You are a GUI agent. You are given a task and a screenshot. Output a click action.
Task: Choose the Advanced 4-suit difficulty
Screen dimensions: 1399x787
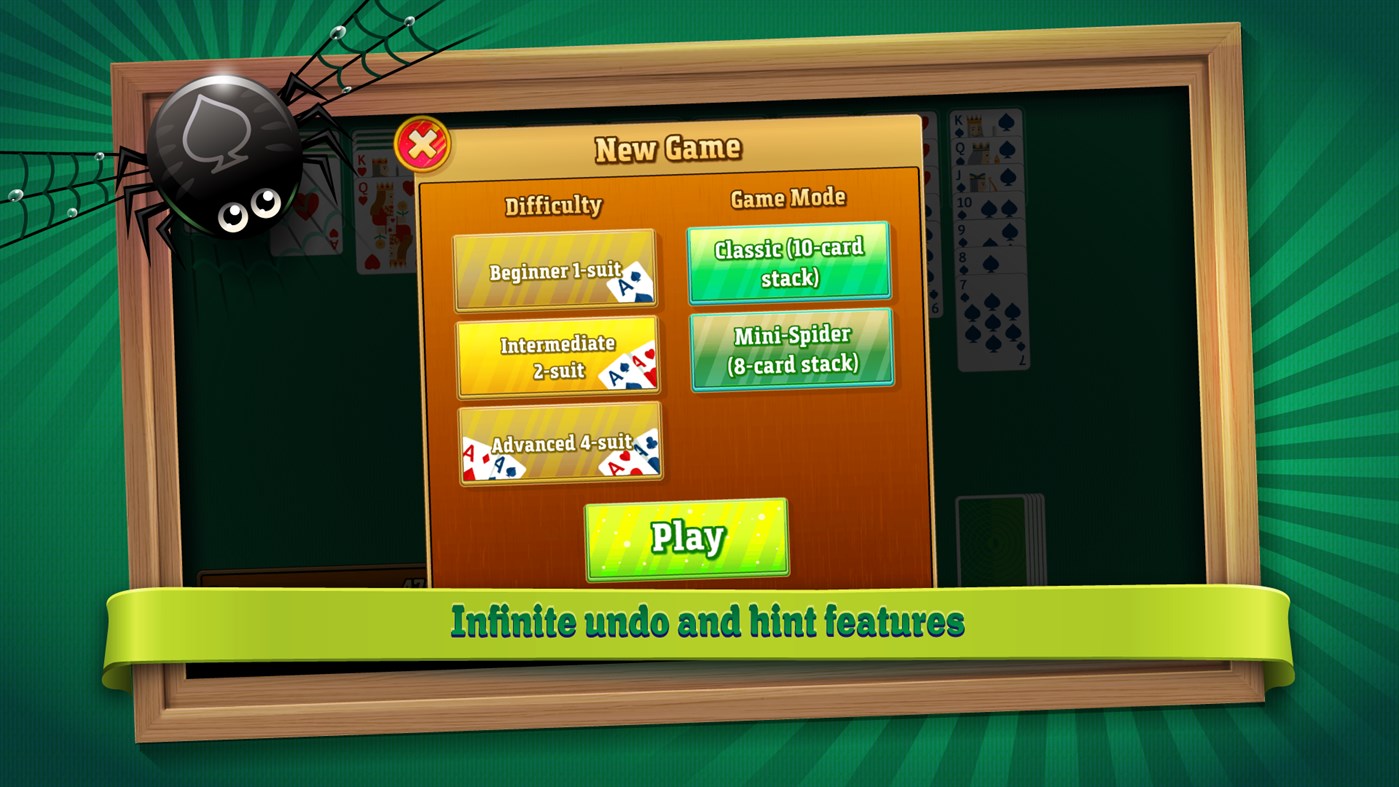click(x=557, y=442)
